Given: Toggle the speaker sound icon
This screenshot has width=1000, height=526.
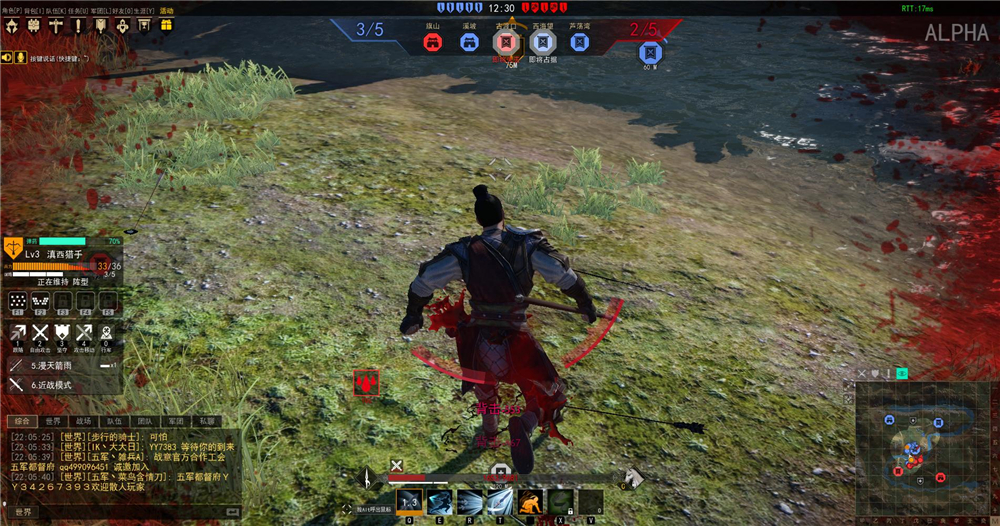Looking at the screenshot, I should click(8, 58).
